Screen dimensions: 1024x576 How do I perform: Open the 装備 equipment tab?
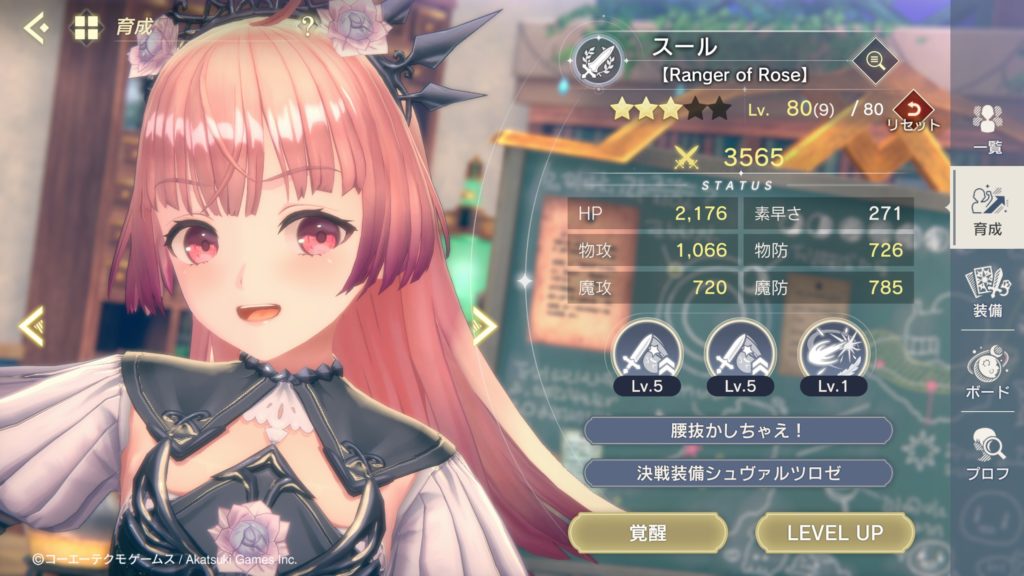click(988, 292)
